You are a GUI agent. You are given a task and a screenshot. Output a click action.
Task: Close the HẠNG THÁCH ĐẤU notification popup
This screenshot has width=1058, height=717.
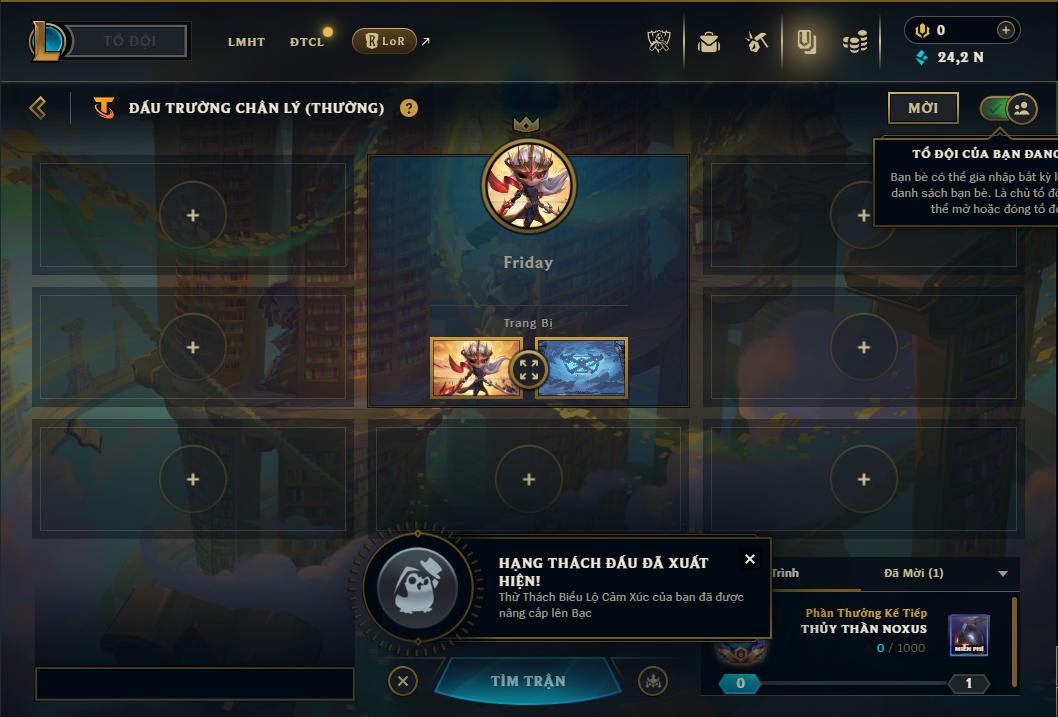(x=750, y=559)
